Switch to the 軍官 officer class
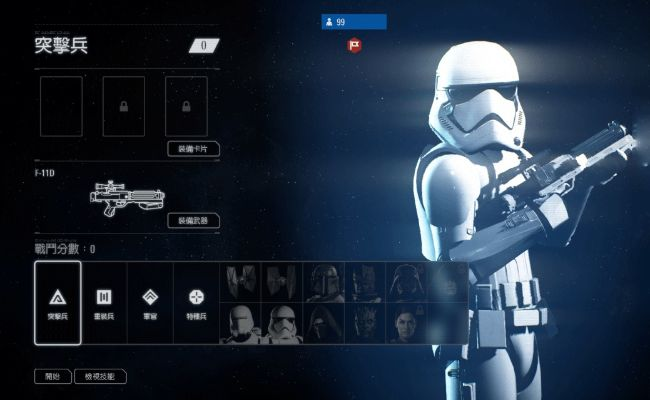650x400 pixels. pyautogui.click(x=150, y=302)
